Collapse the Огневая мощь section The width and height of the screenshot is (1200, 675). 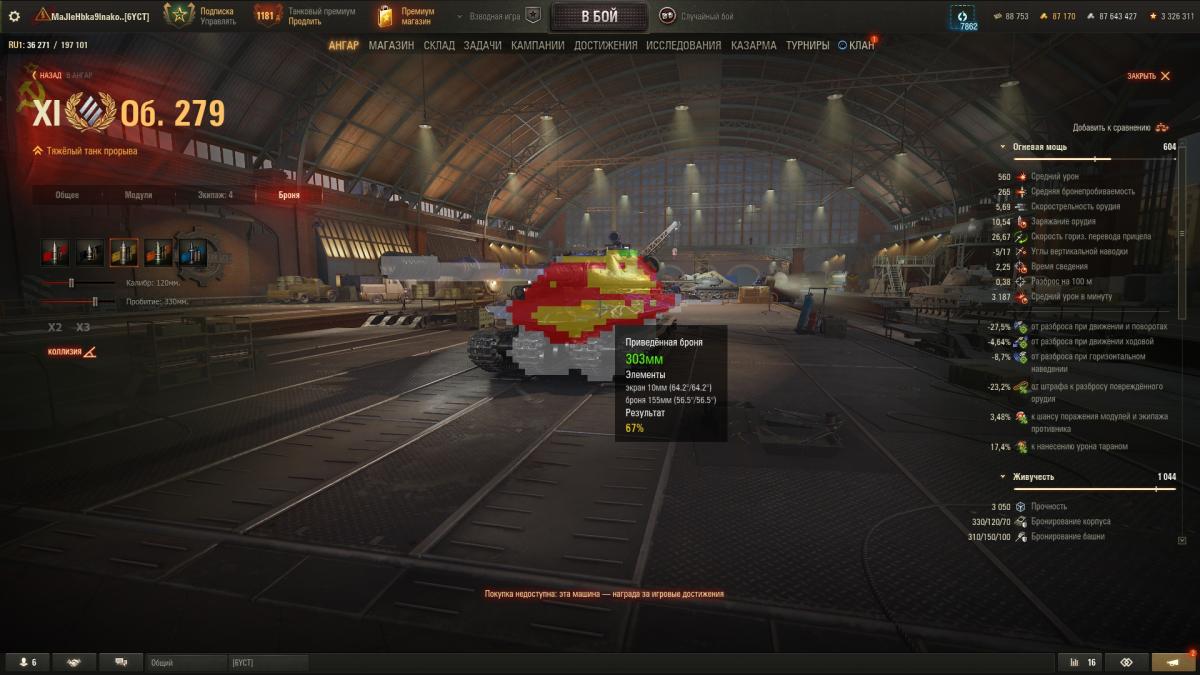tap(1004, 147)
